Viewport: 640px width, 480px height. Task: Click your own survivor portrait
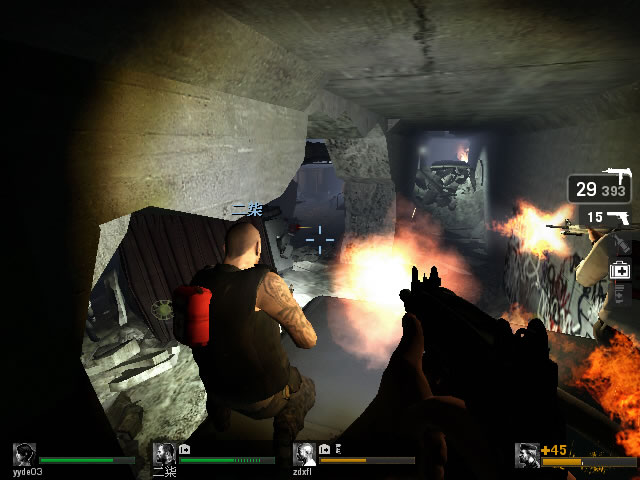(527, 455)
